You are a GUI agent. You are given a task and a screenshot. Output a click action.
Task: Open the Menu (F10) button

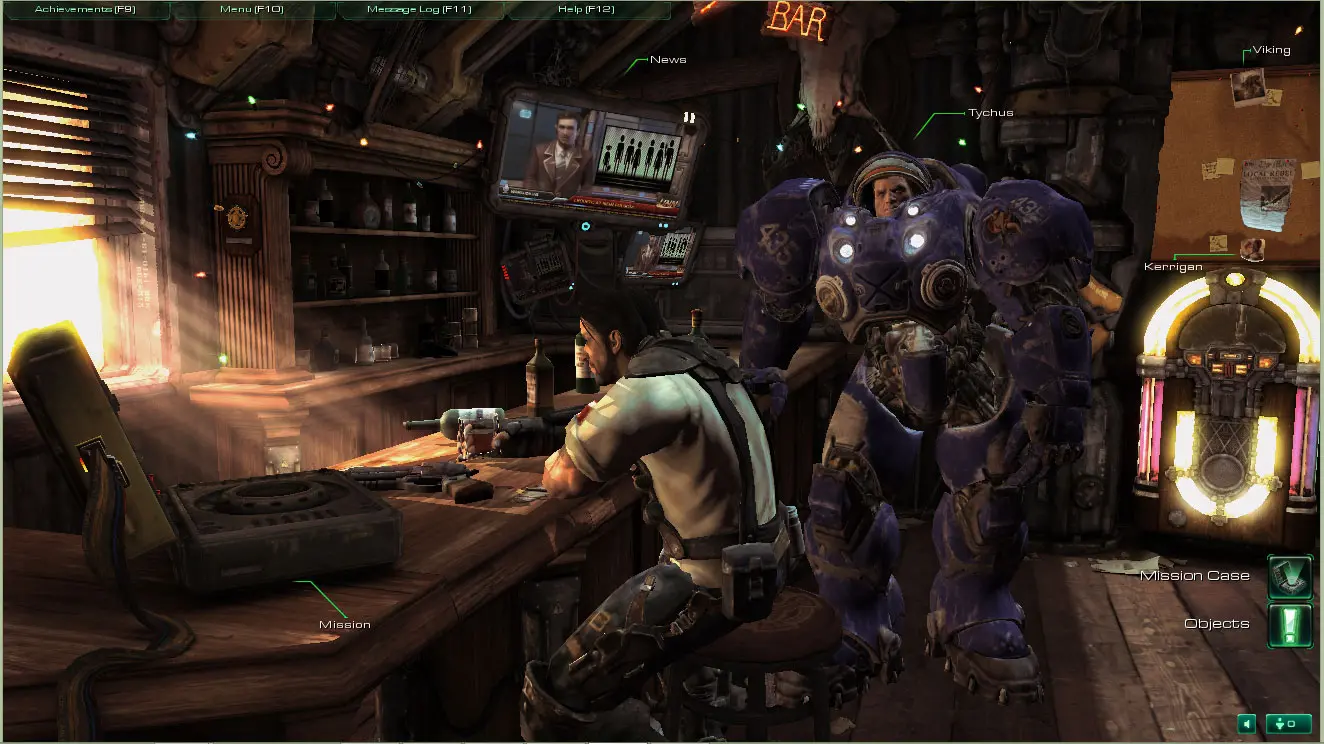(x=254, y=10)
